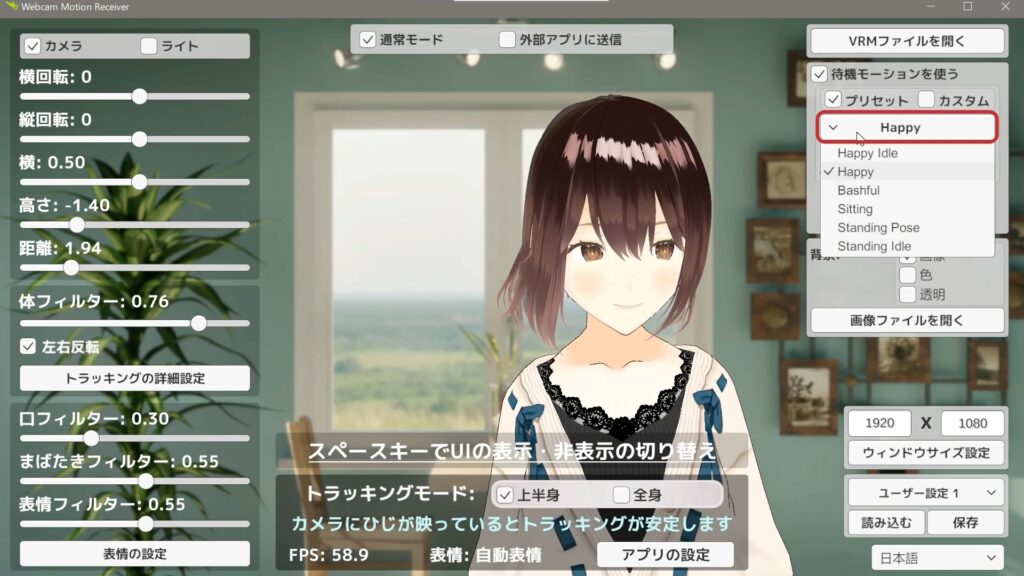Screen dimensions: 1024x576
Task: Open the ユーザー設定 1 dropdown
Action: 925,492
